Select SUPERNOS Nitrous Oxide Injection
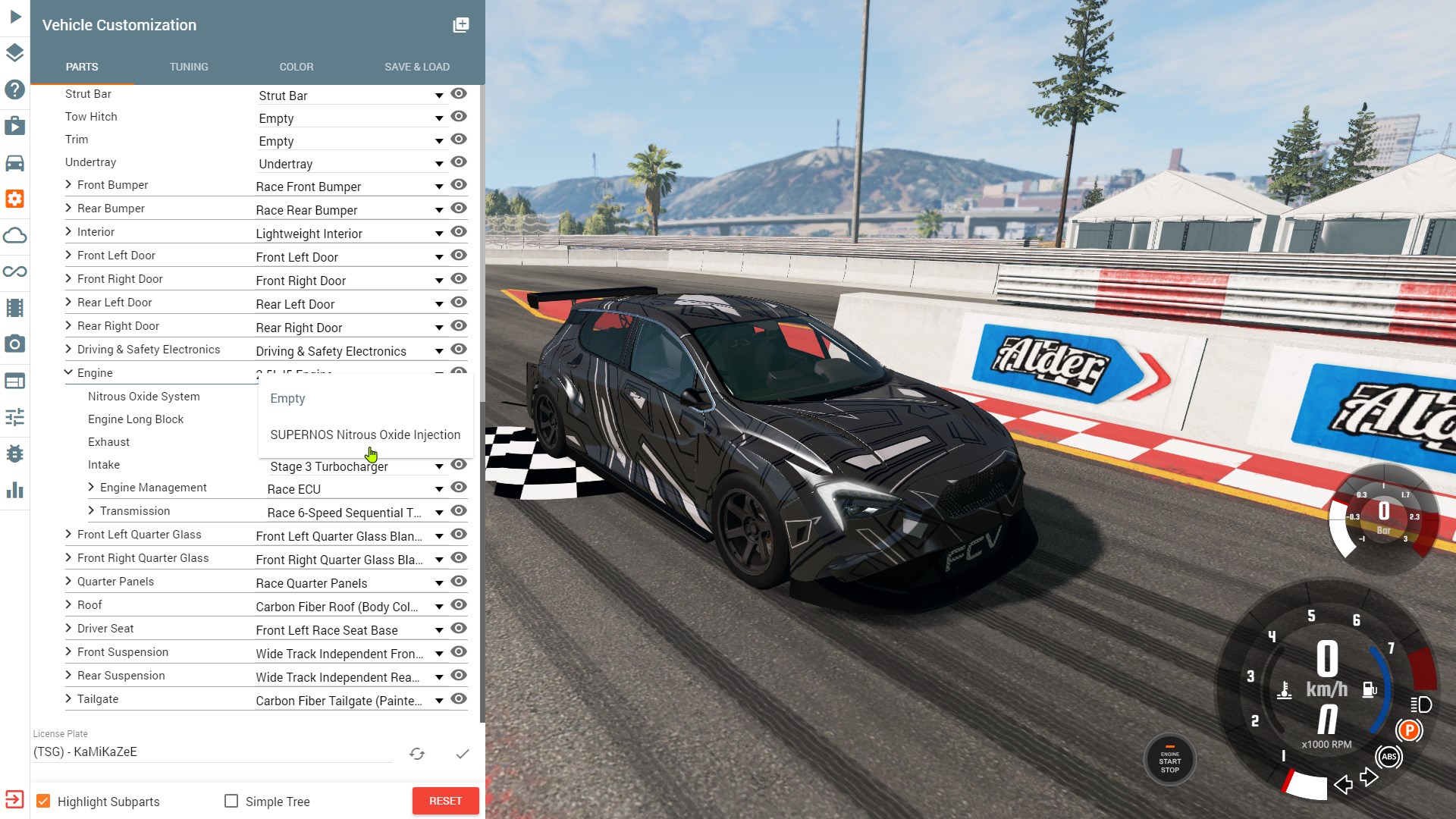This screenshot has width=1456, height=819. point(366,435)
